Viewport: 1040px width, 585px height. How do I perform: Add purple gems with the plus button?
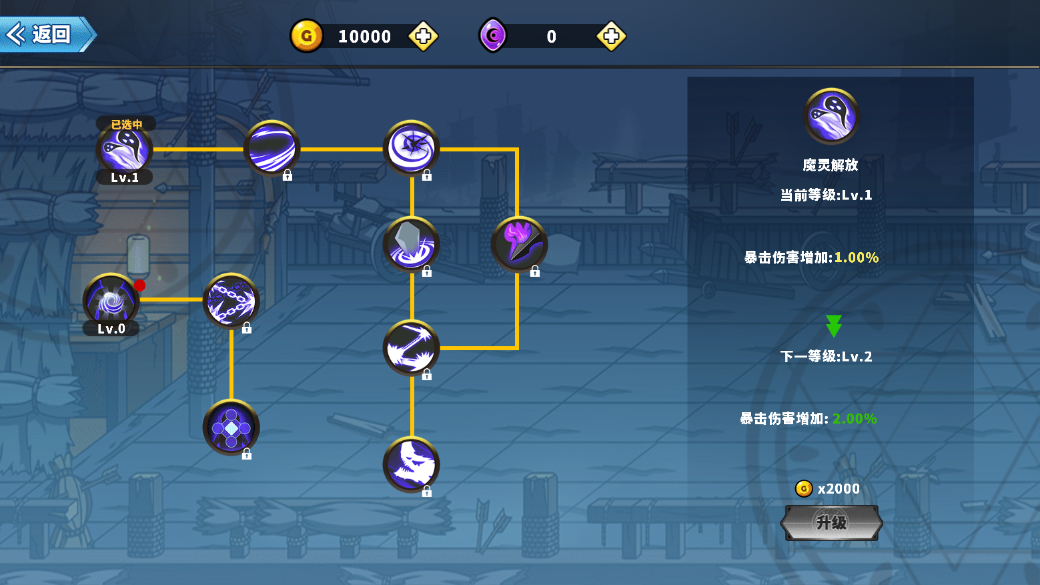coord(611,37)
